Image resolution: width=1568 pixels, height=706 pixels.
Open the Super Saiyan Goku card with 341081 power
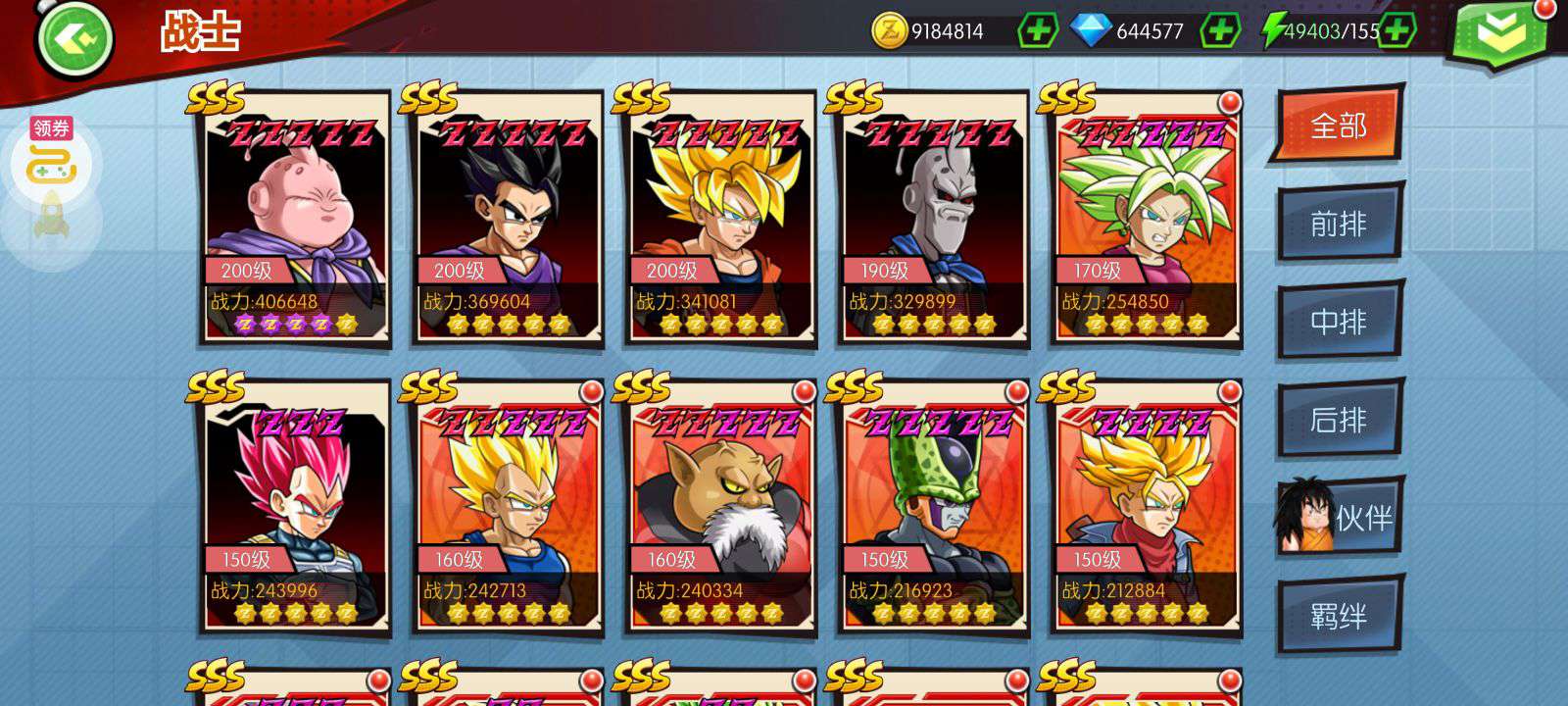[x=719, y=218]
